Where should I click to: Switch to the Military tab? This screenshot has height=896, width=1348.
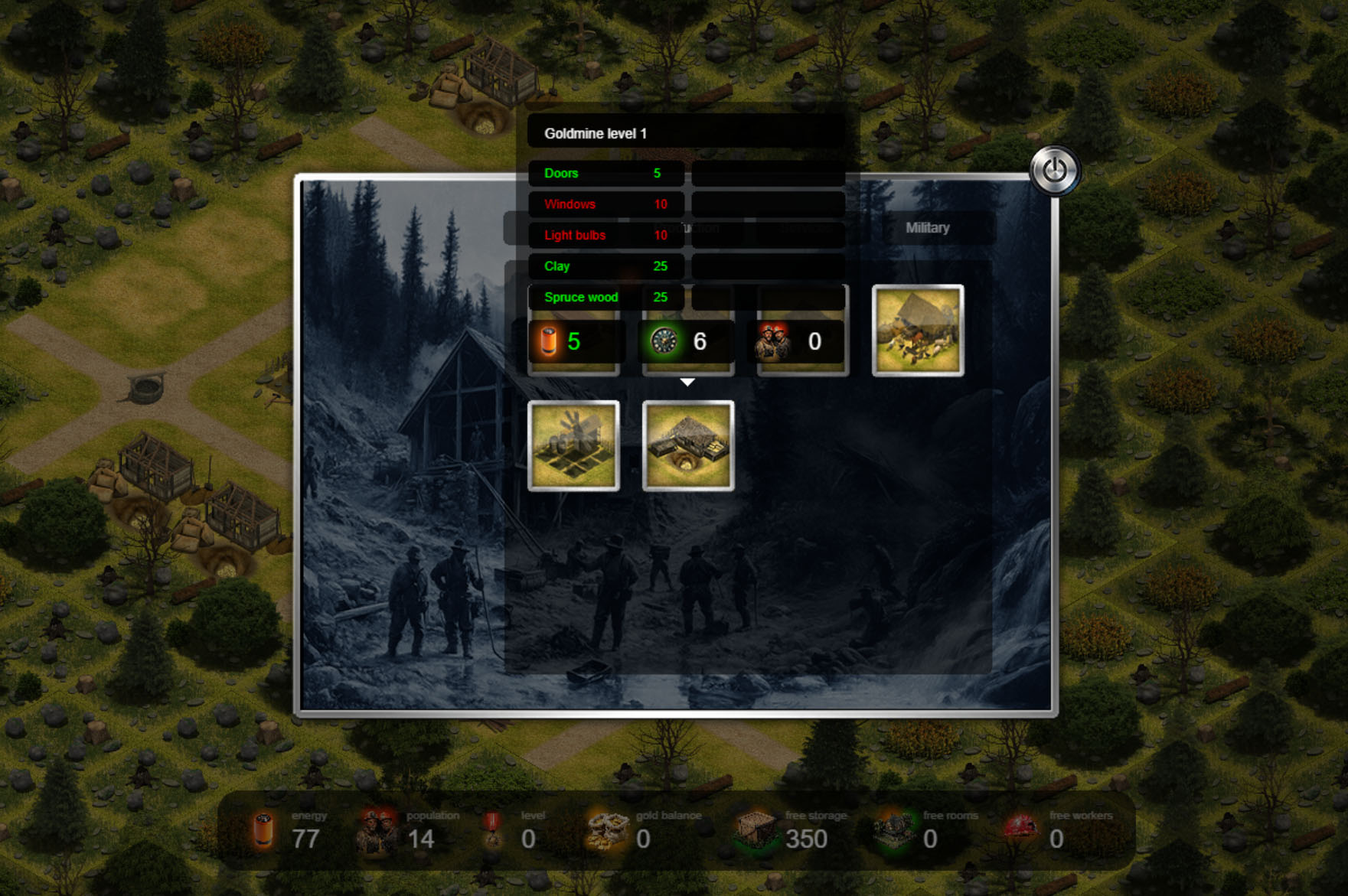[x=927, y=228]
